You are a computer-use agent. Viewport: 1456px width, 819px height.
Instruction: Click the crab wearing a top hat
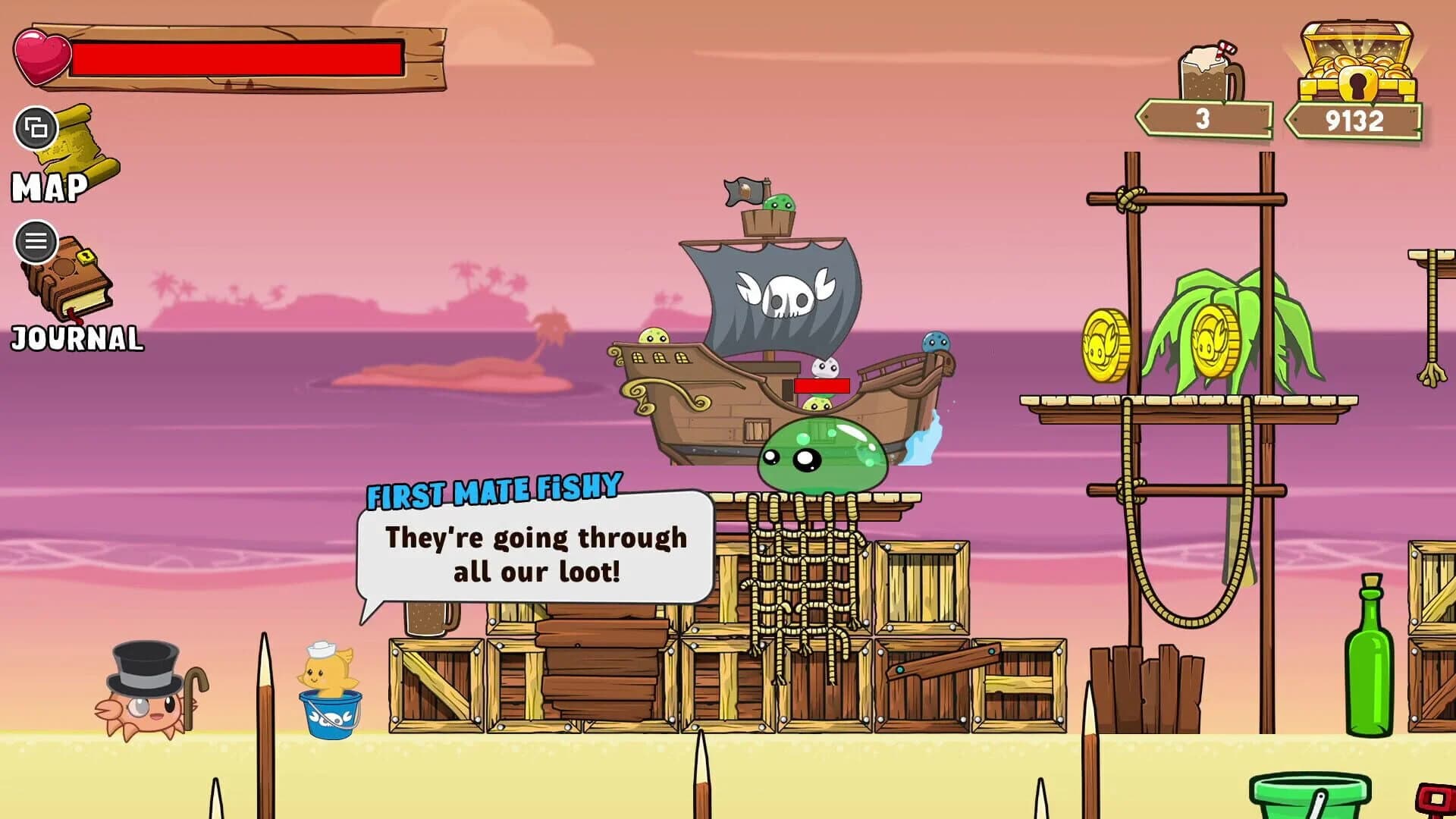140,698
